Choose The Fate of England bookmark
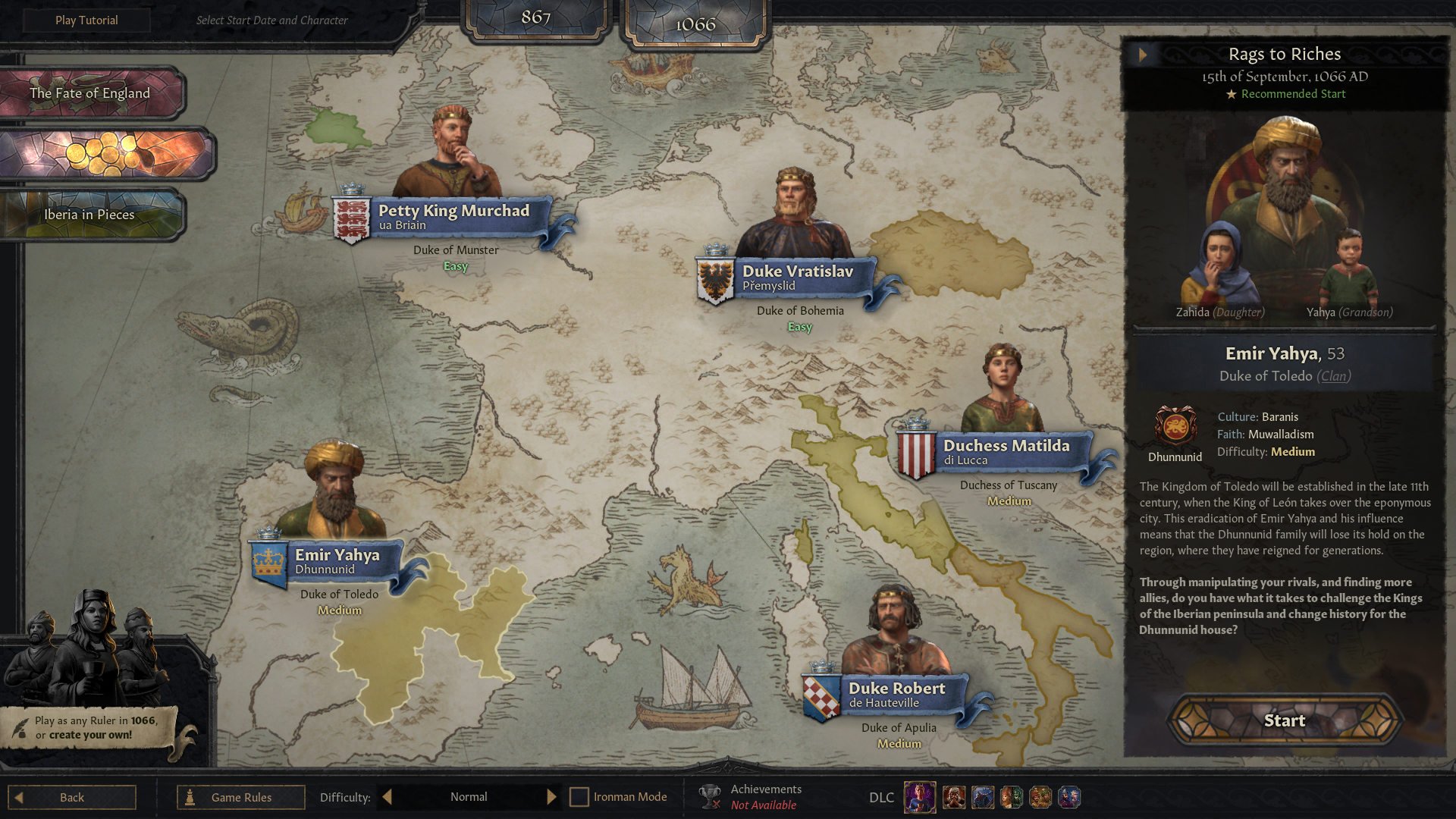 click(90, 93)
